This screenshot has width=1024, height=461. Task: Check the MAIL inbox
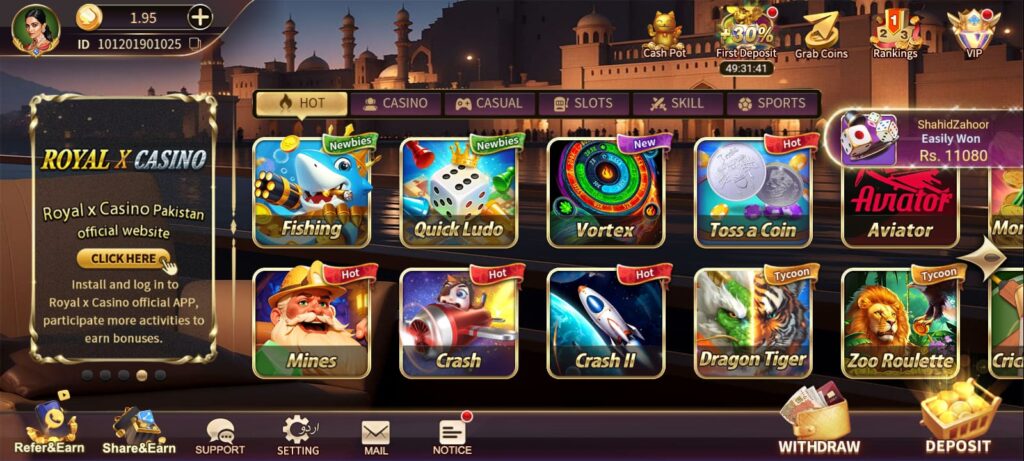click(376, 436)
